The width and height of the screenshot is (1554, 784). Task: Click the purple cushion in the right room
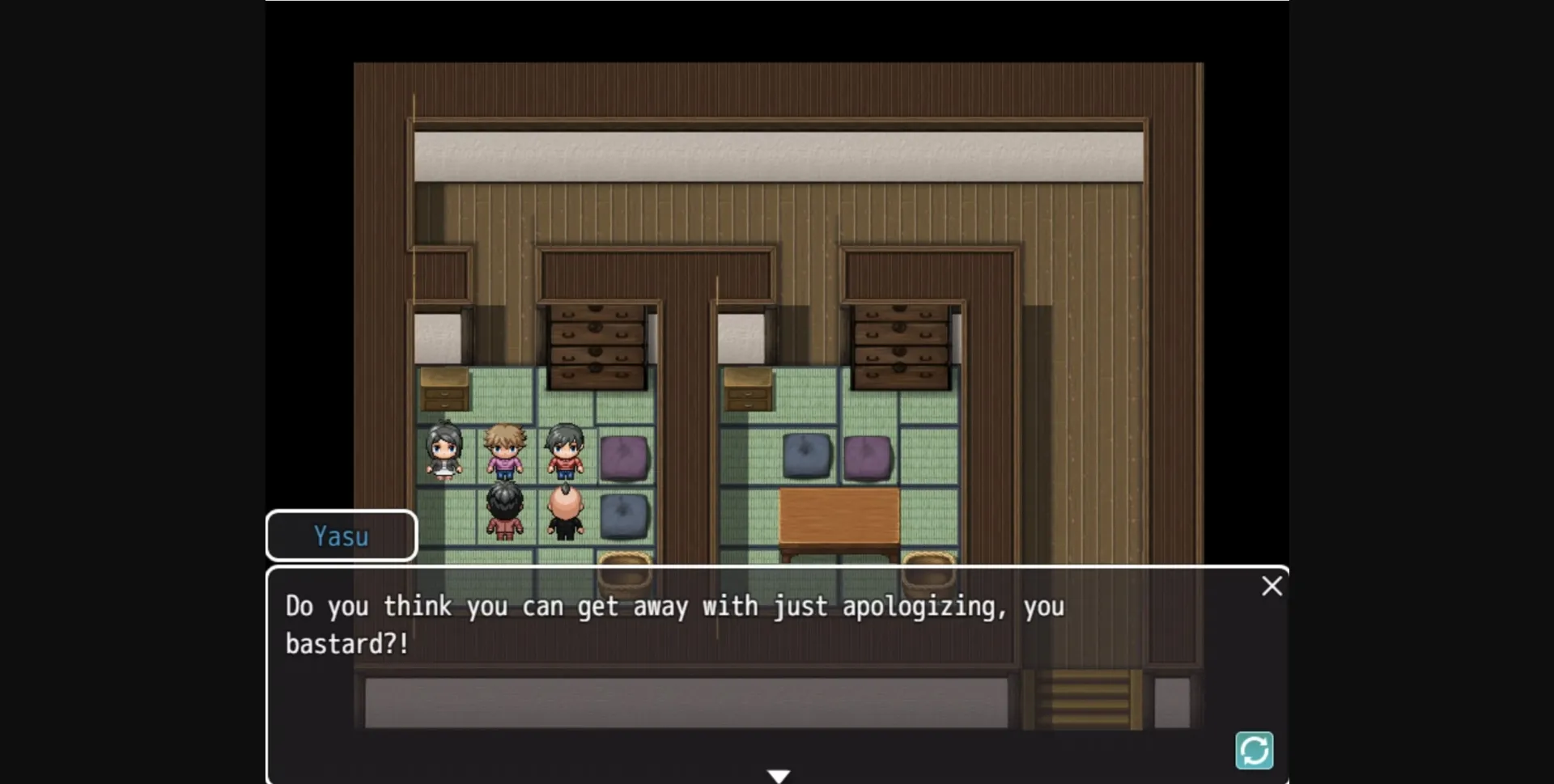pos(869,457)
